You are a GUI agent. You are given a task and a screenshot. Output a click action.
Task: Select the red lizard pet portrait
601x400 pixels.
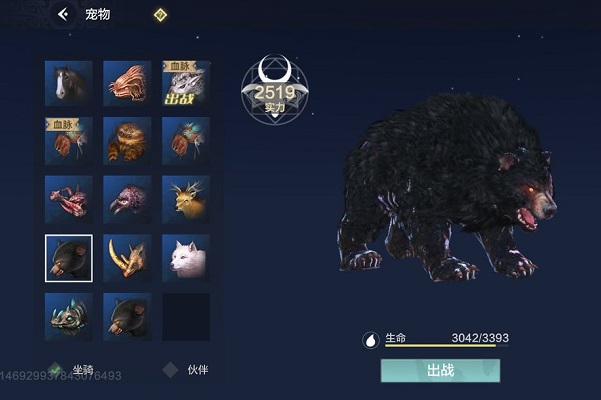coord(69,200)
